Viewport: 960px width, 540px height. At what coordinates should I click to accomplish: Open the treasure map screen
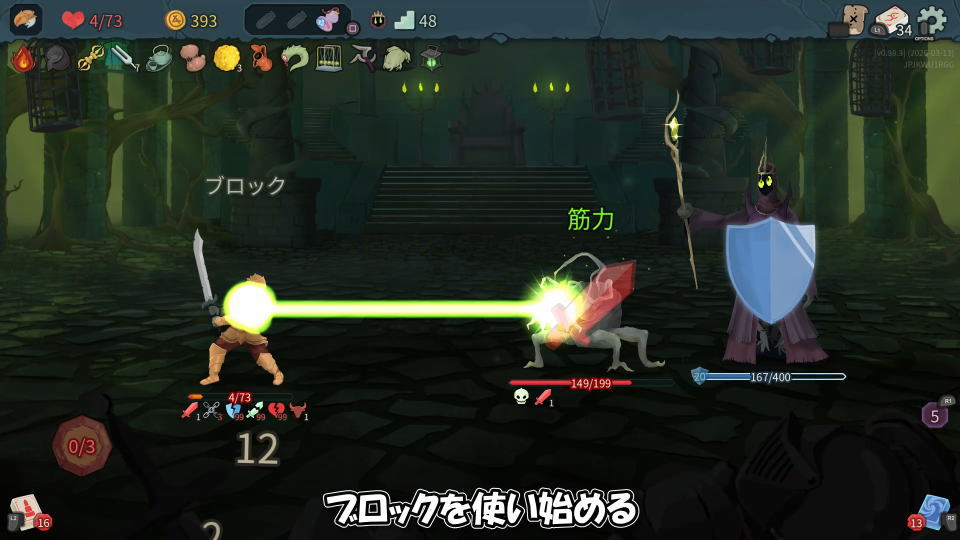click(x=853, y=19)
